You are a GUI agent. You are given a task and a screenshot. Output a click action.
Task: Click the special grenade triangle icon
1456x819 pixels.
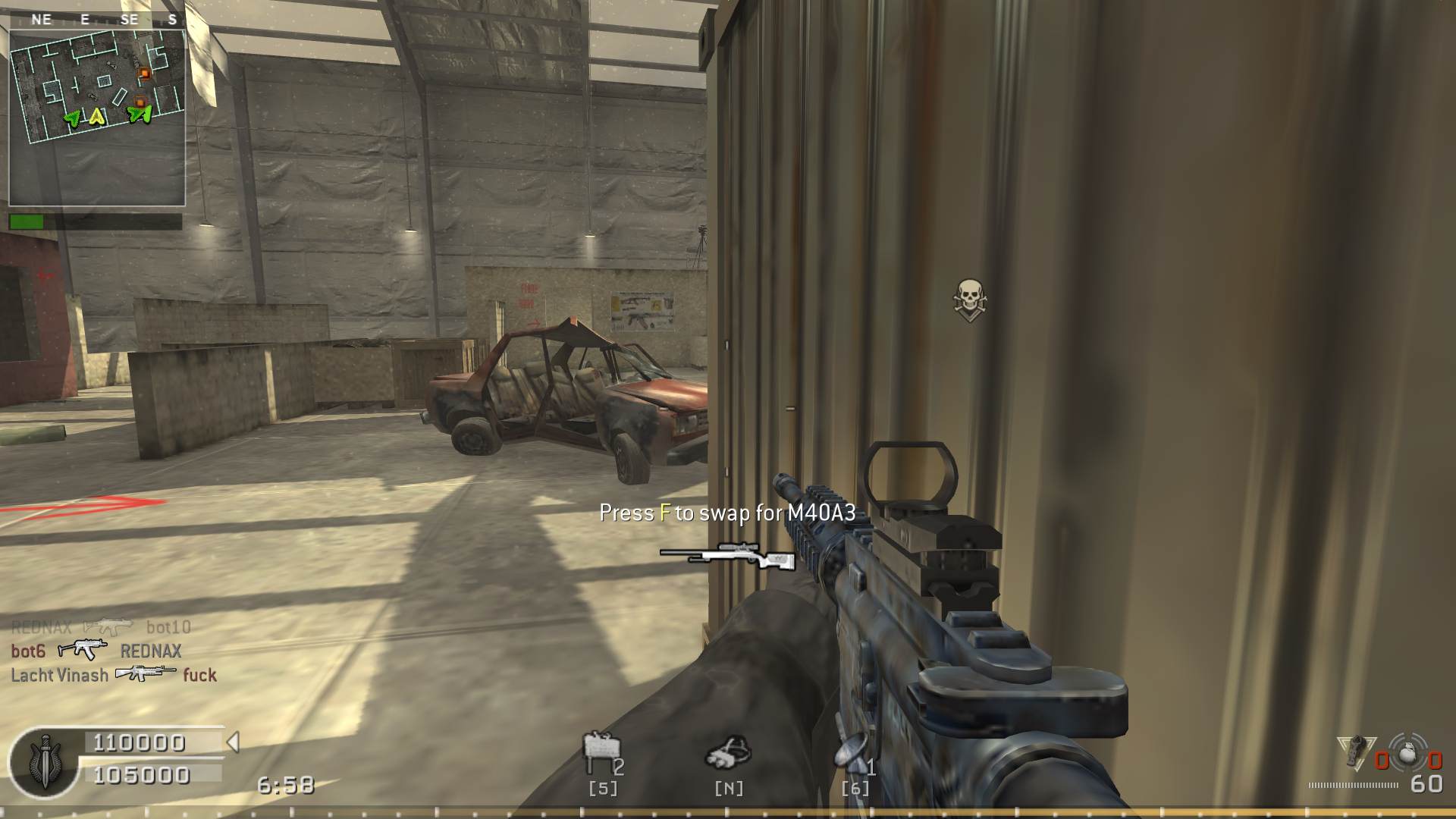point(1356,751)
